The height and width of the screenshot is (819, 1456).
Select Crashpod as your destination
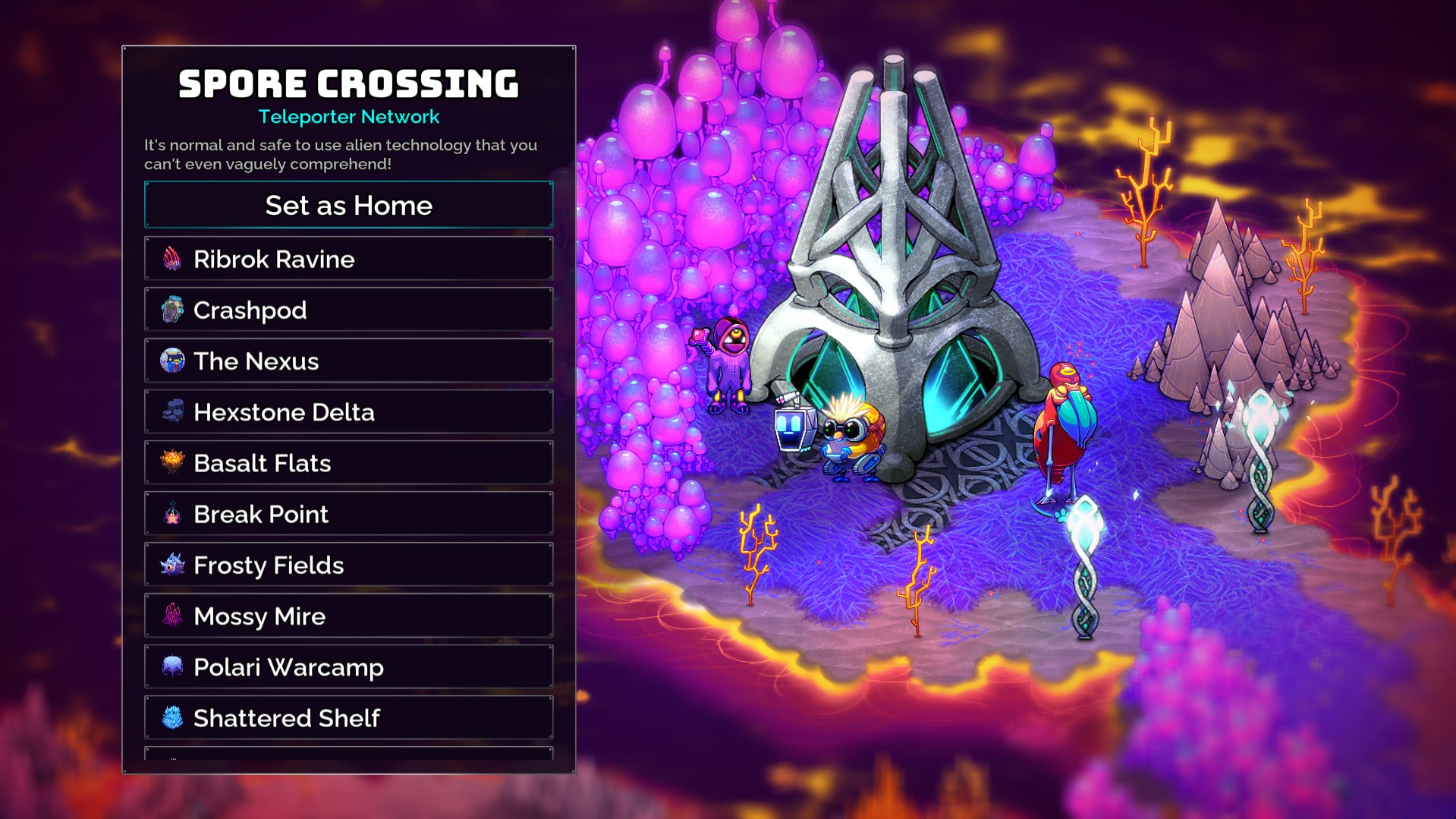point(347,310)
